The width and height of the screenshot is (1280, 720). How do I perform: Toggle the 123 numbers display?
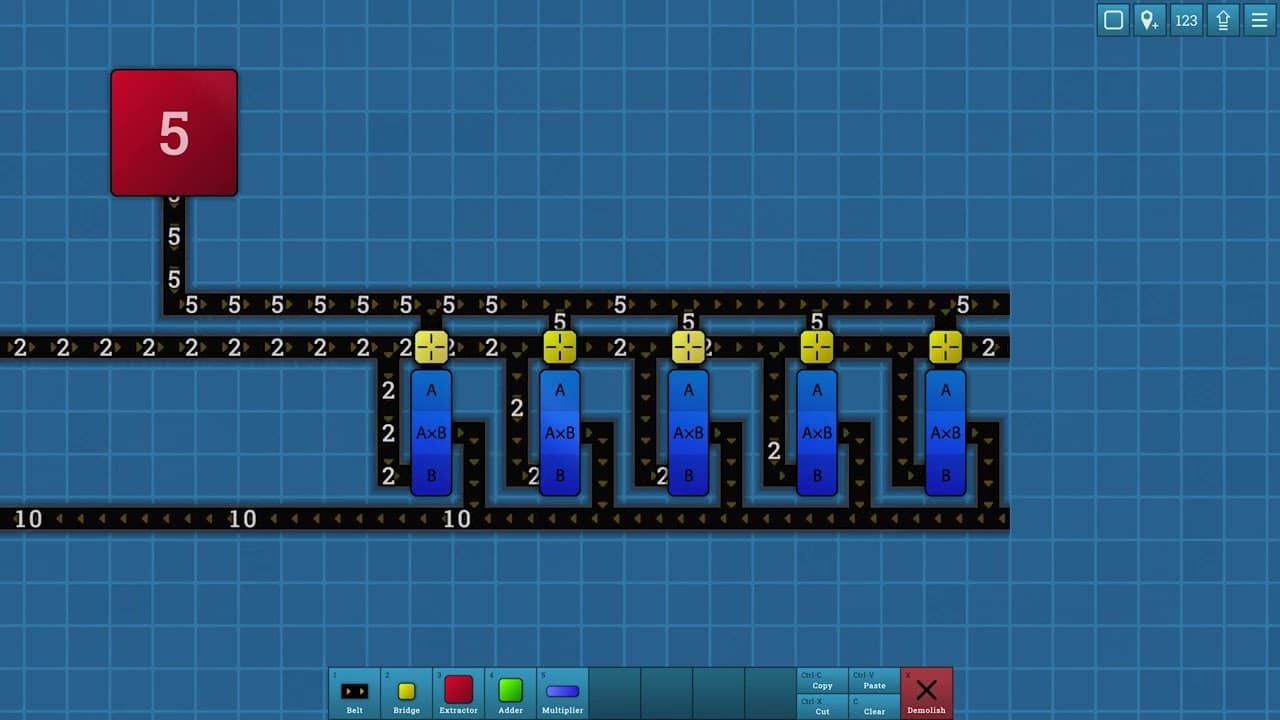[x=1186, y=20]
